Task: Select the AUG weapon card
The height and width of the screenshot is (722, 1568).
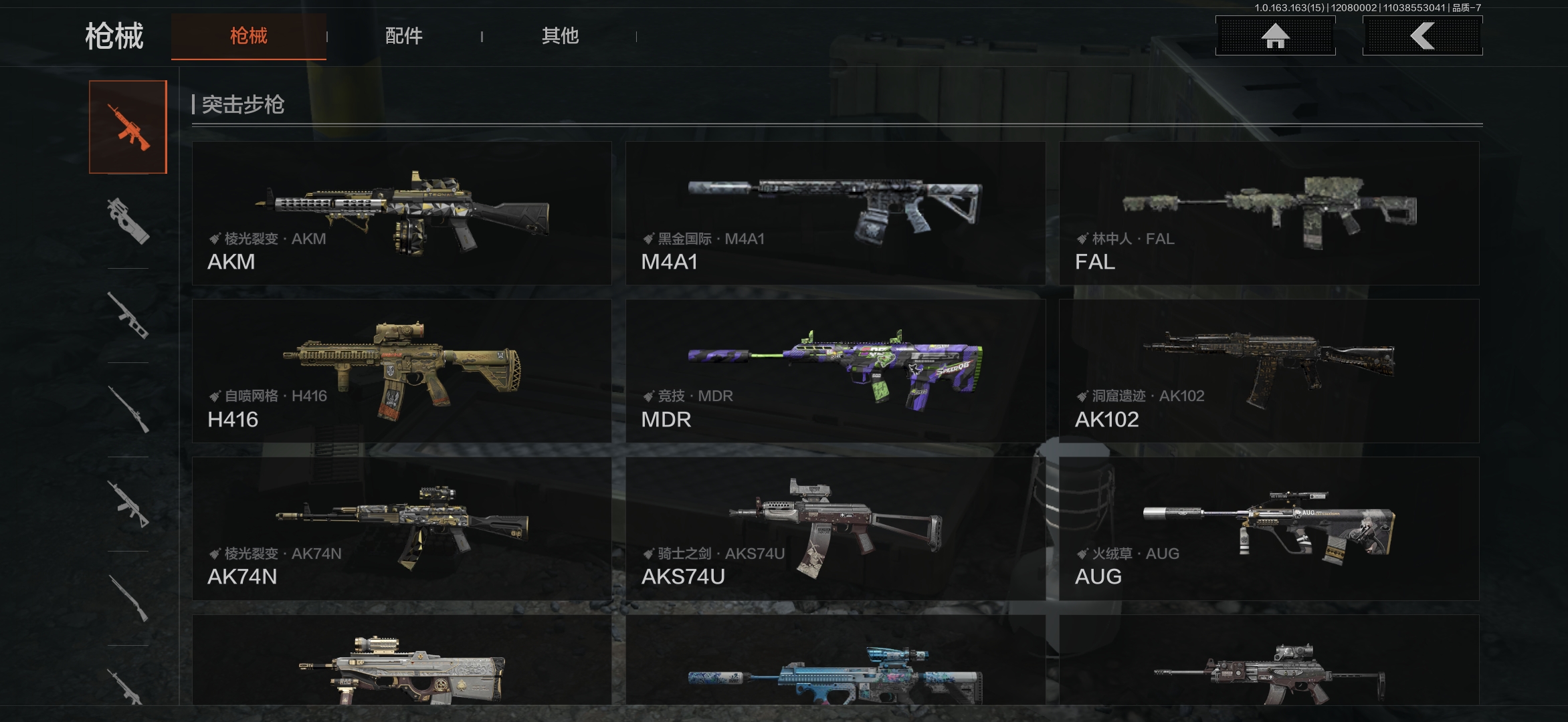Action: pos(1269,528)
